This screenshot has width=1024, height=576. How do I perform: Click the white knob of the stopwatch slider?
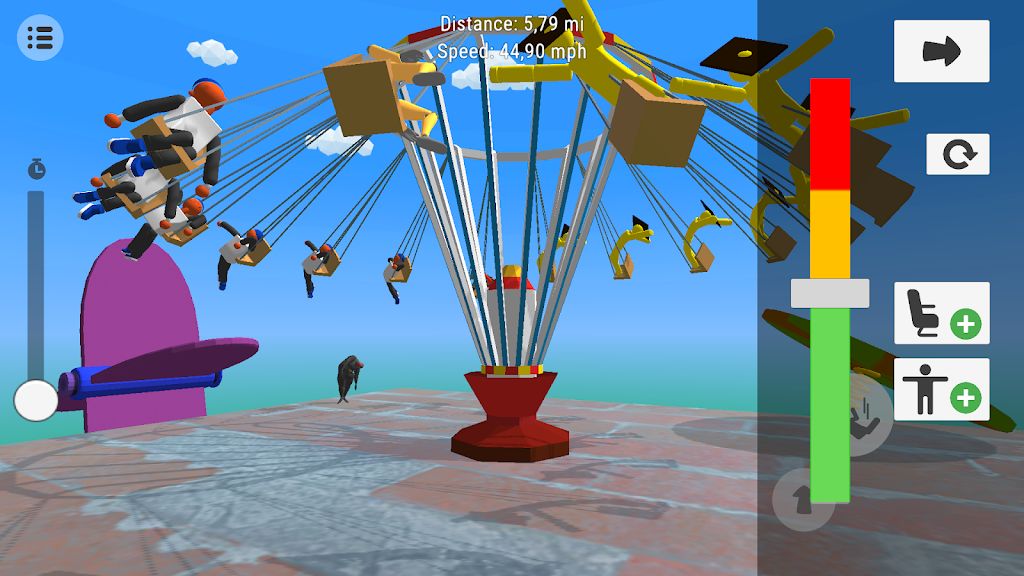tap(36, 400)
